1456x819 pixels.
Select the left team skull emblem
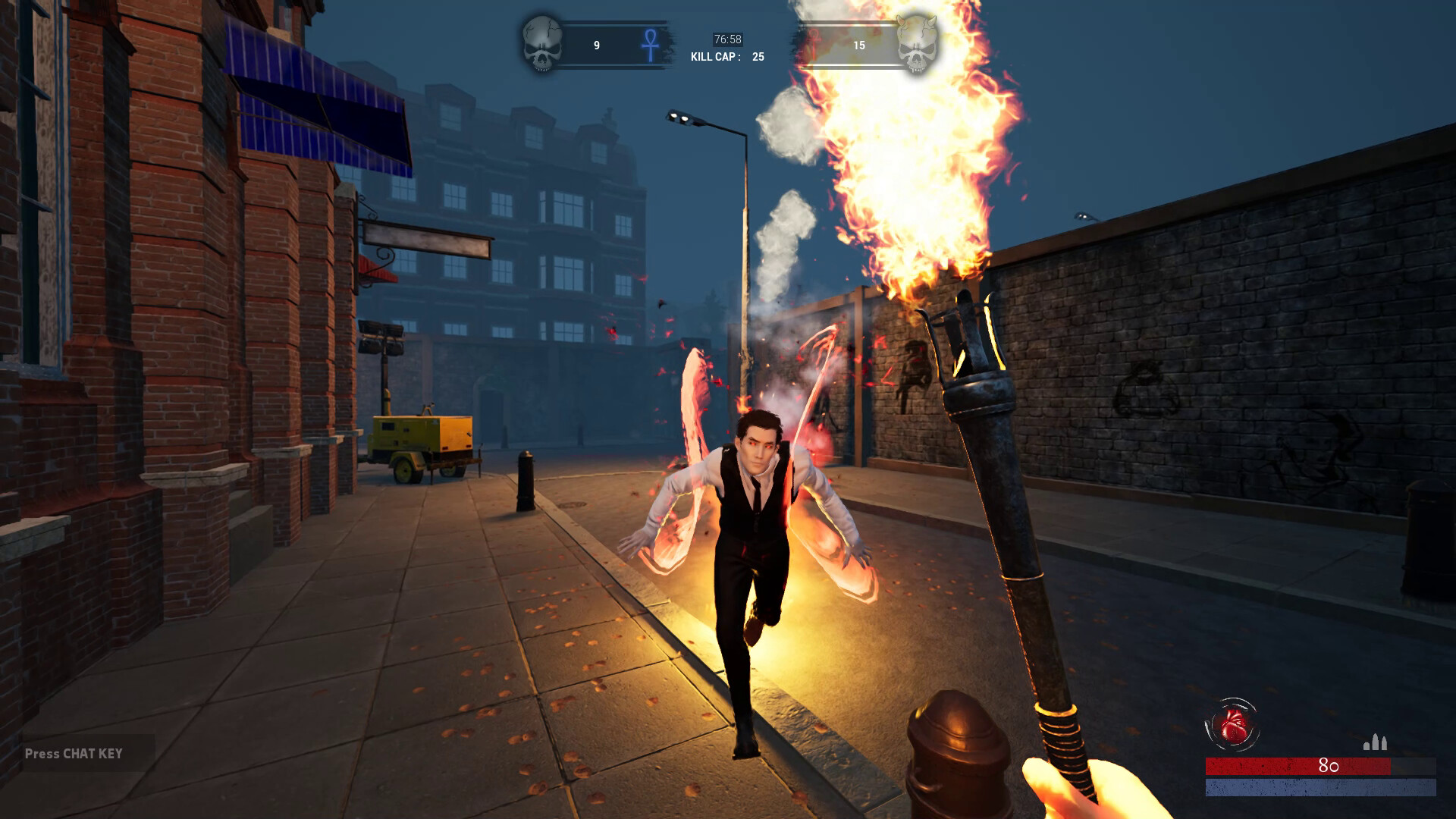pos(542,44)
